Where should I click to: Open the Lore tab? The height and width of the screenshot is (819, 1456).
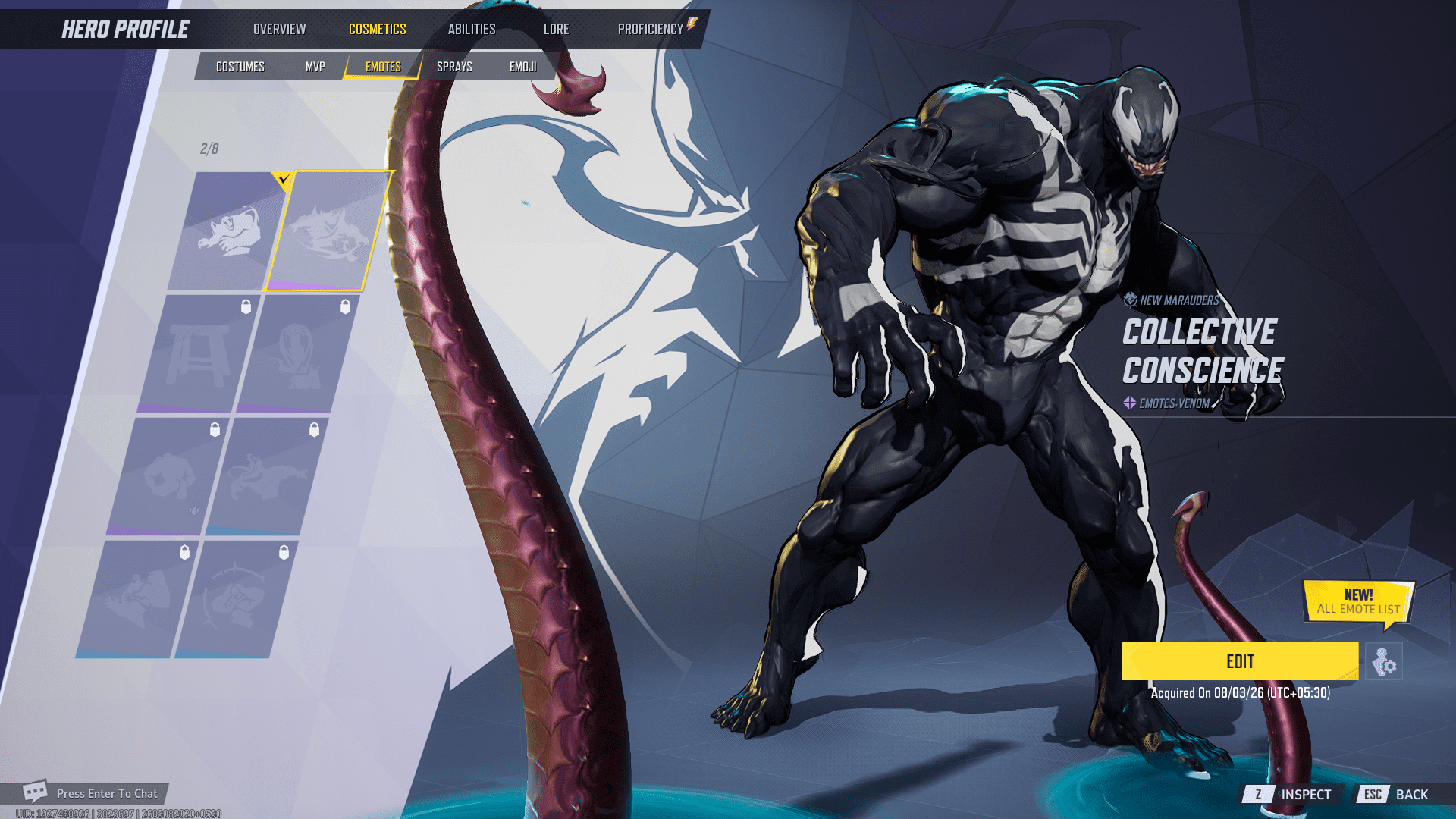coord(556,29)
